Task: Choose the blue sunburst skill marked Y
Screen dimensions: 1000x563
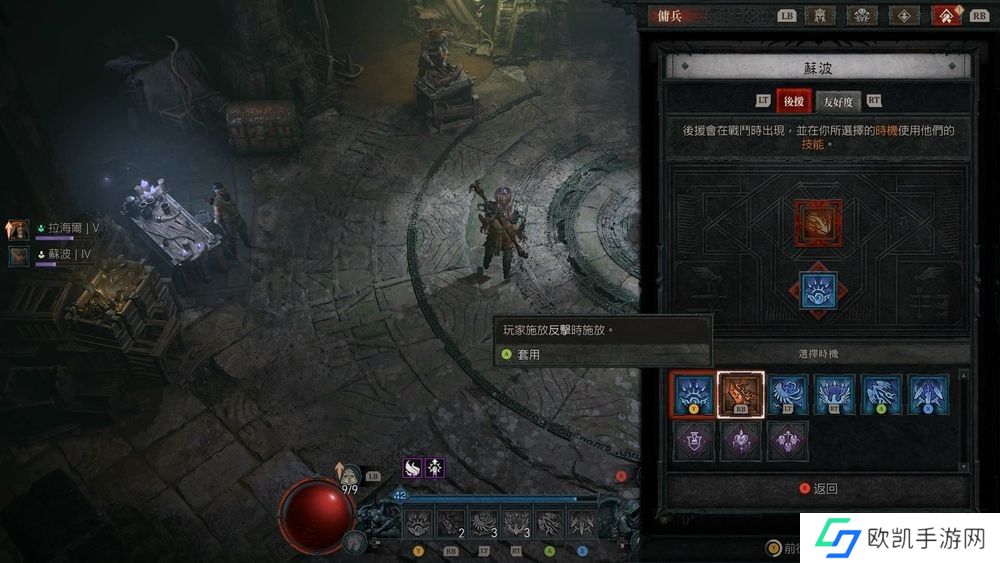Action: point(693,394)
